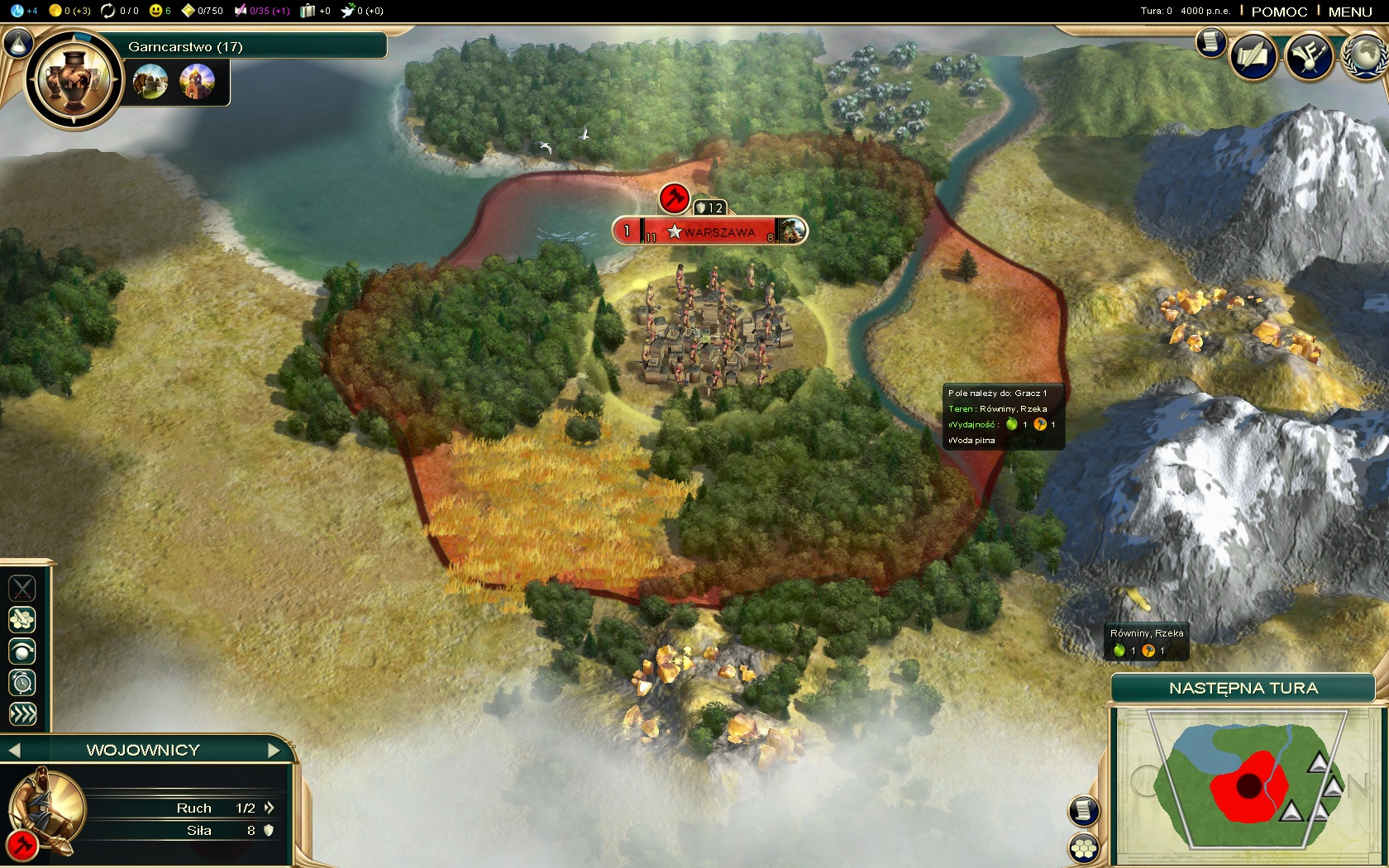Screen dimensions: 1389x868
Task: Click the pottery vase research portrait
Action: [x=74, y=80]
